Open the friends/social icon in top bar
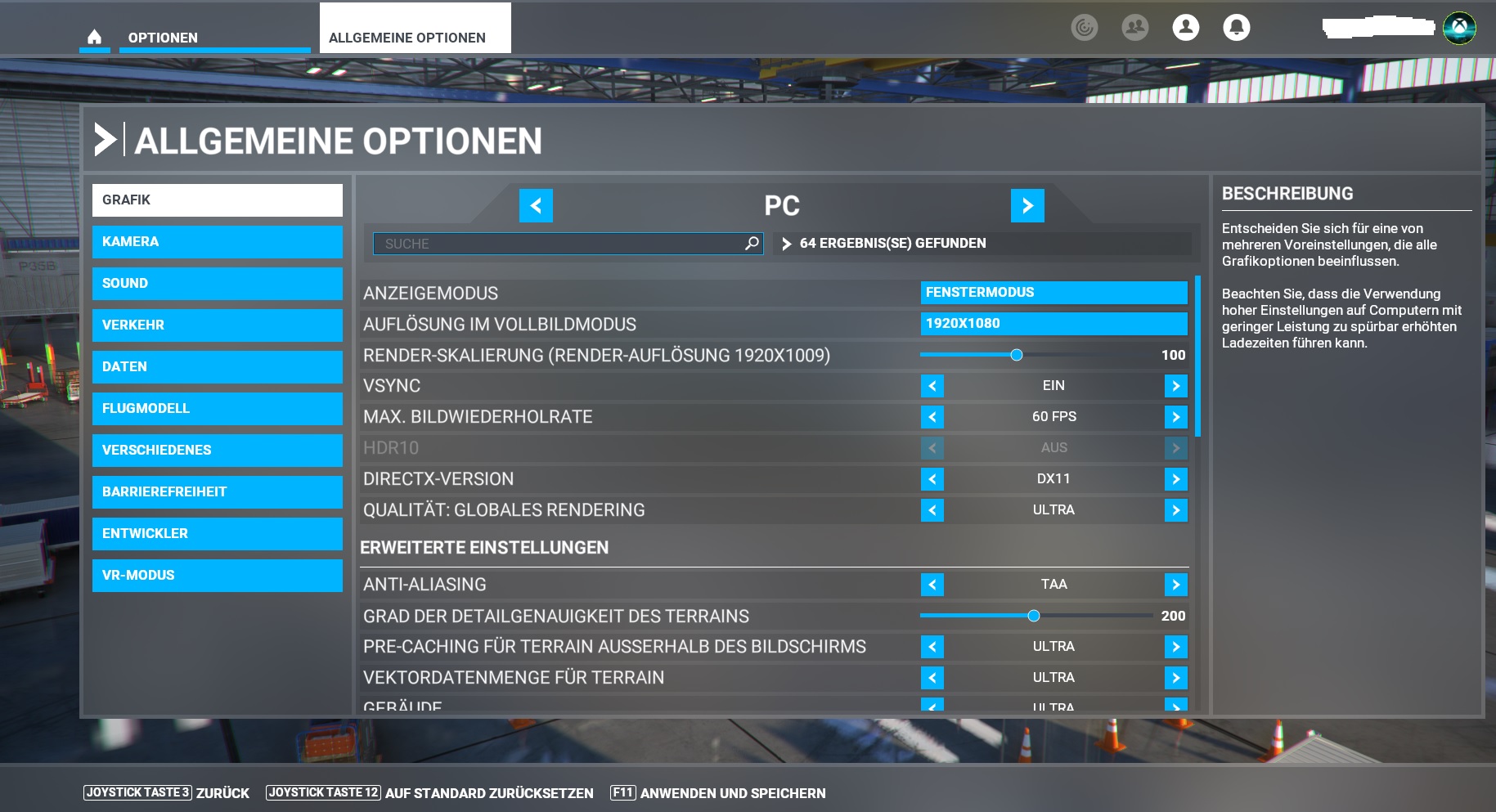 click(1133, 27)
